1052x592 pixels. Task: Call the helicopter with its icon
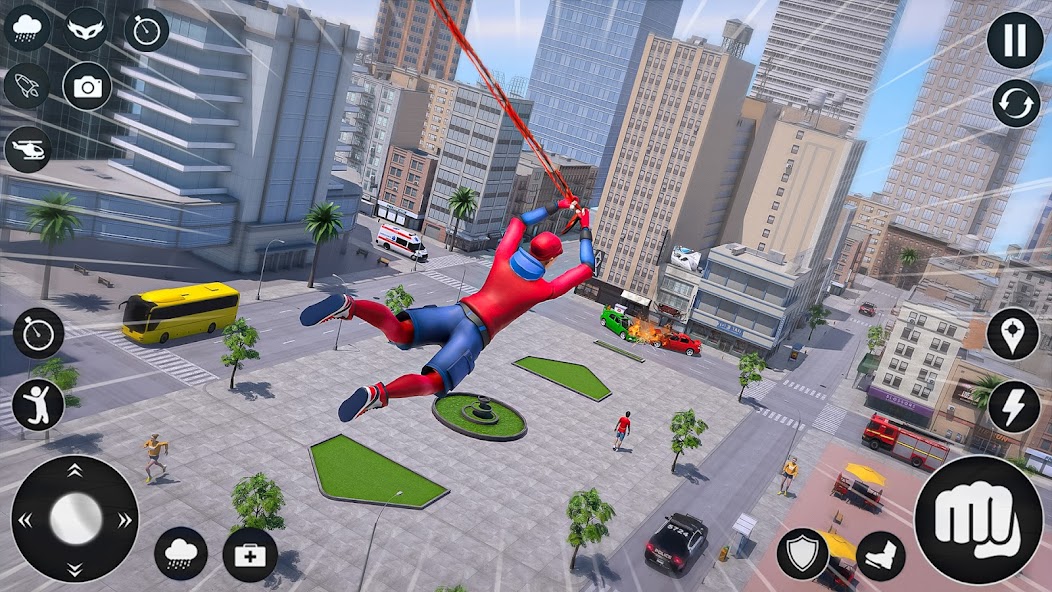pyautogui.click(x=27, y=149)
